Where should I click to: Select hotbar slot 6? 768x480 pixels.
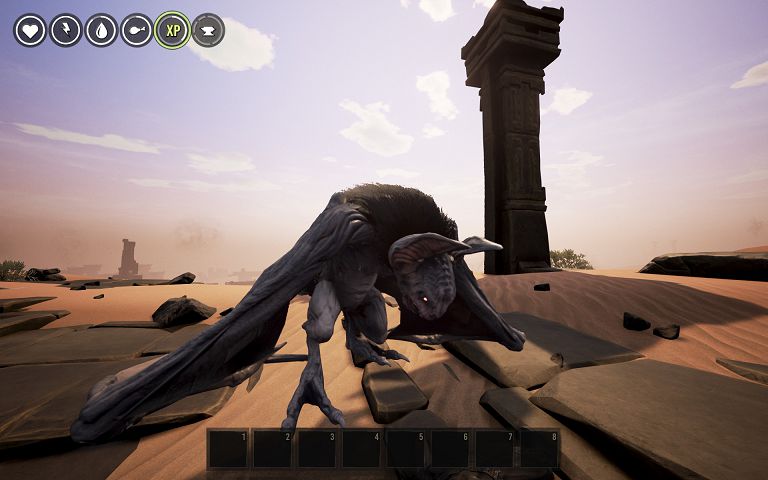pyautogui.click(x=450, y=449)
